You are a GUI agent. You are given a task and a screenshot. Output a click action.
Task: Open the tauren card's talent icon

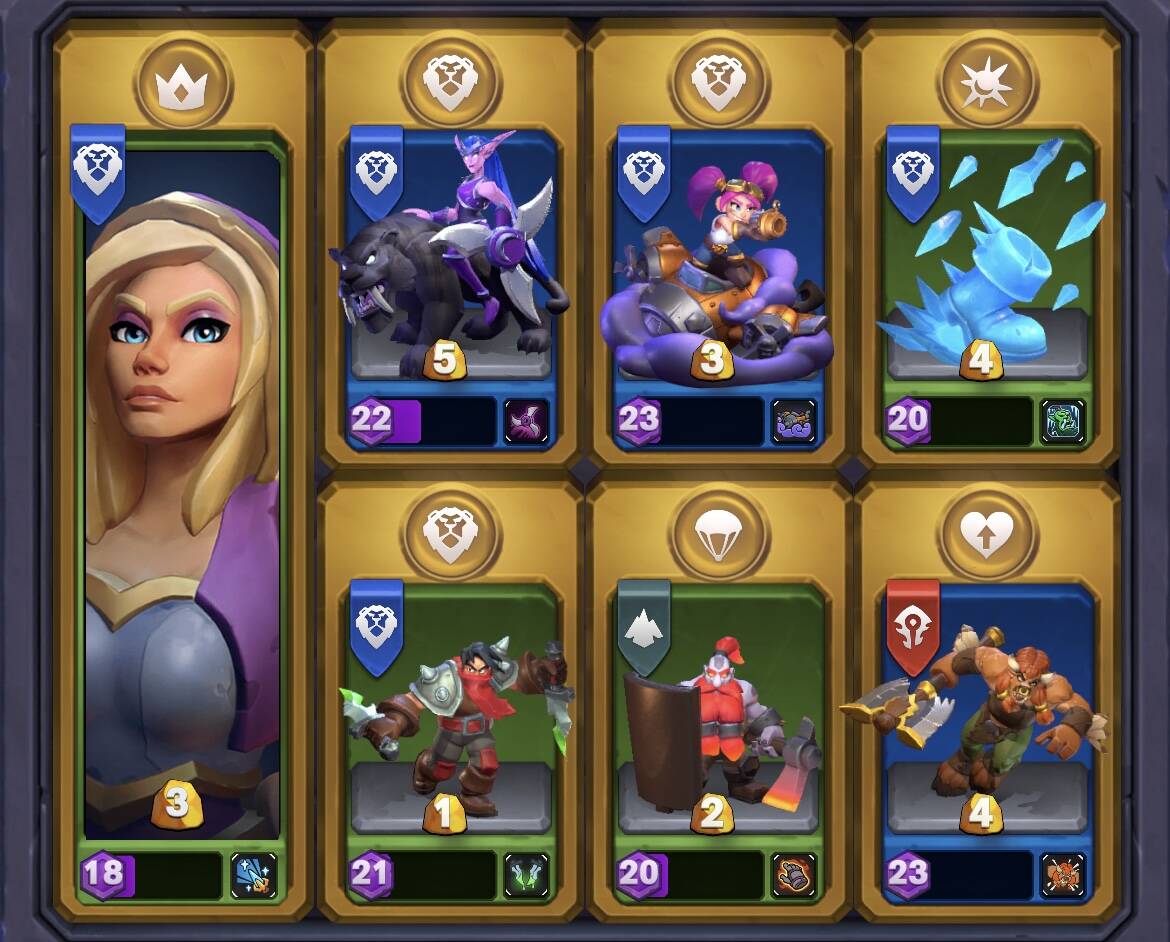coord(1063,874)
